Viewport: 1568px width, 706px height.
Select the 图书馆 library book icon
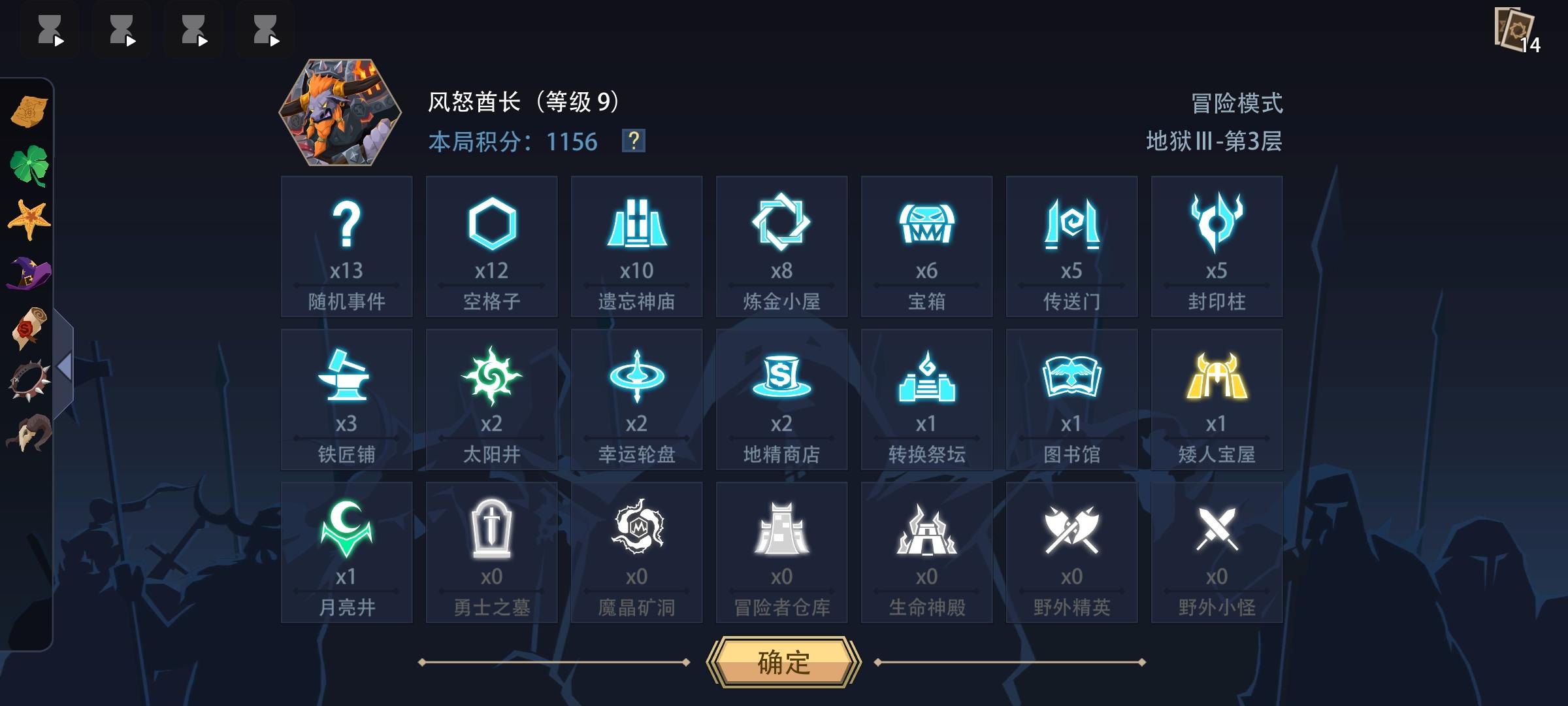(x=1071, y=399)
